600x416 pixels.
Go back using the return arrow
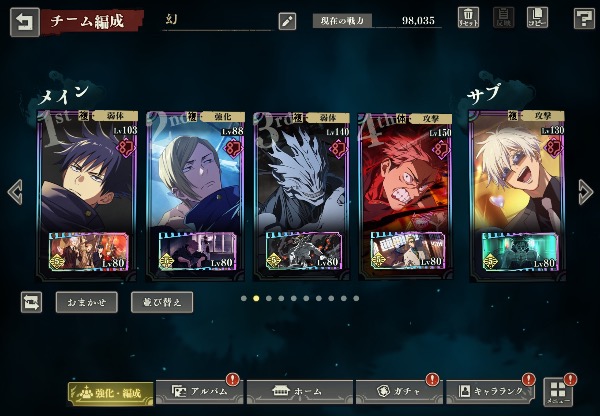point(24,21)
